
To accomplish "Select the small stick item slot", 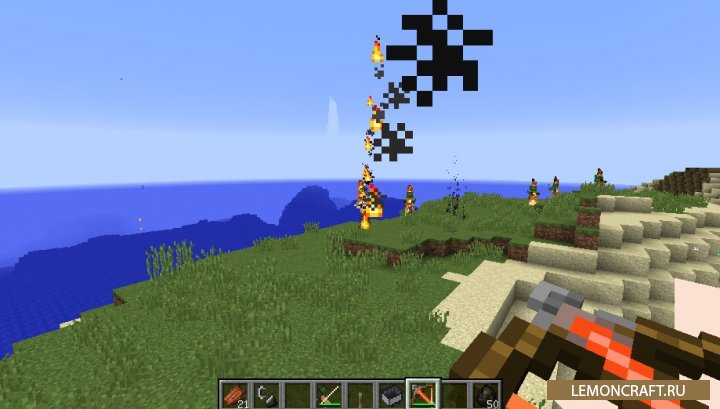I will point(359,395).
